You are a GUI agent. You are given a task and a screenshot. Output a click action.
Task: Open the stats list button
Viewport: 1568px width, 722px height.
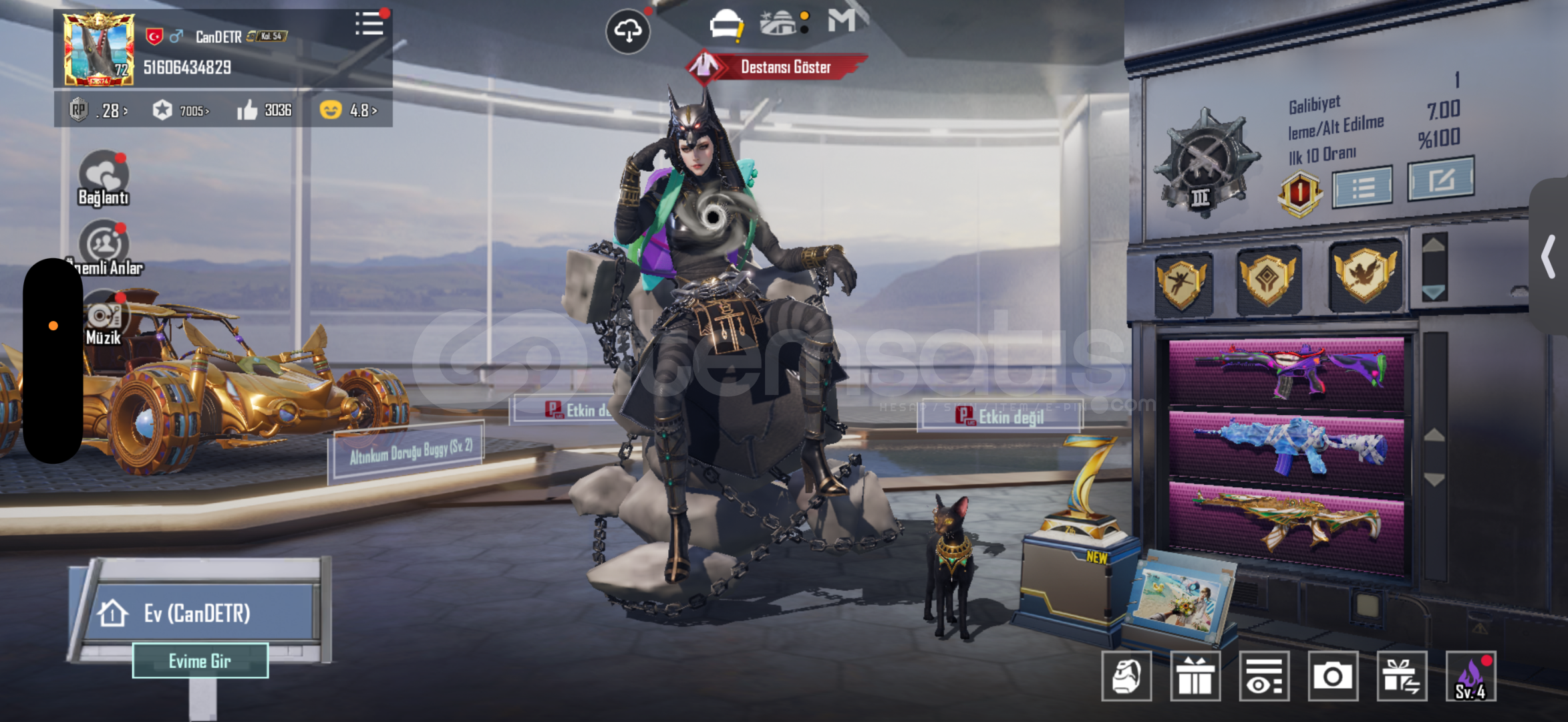tap(1362, 187)
